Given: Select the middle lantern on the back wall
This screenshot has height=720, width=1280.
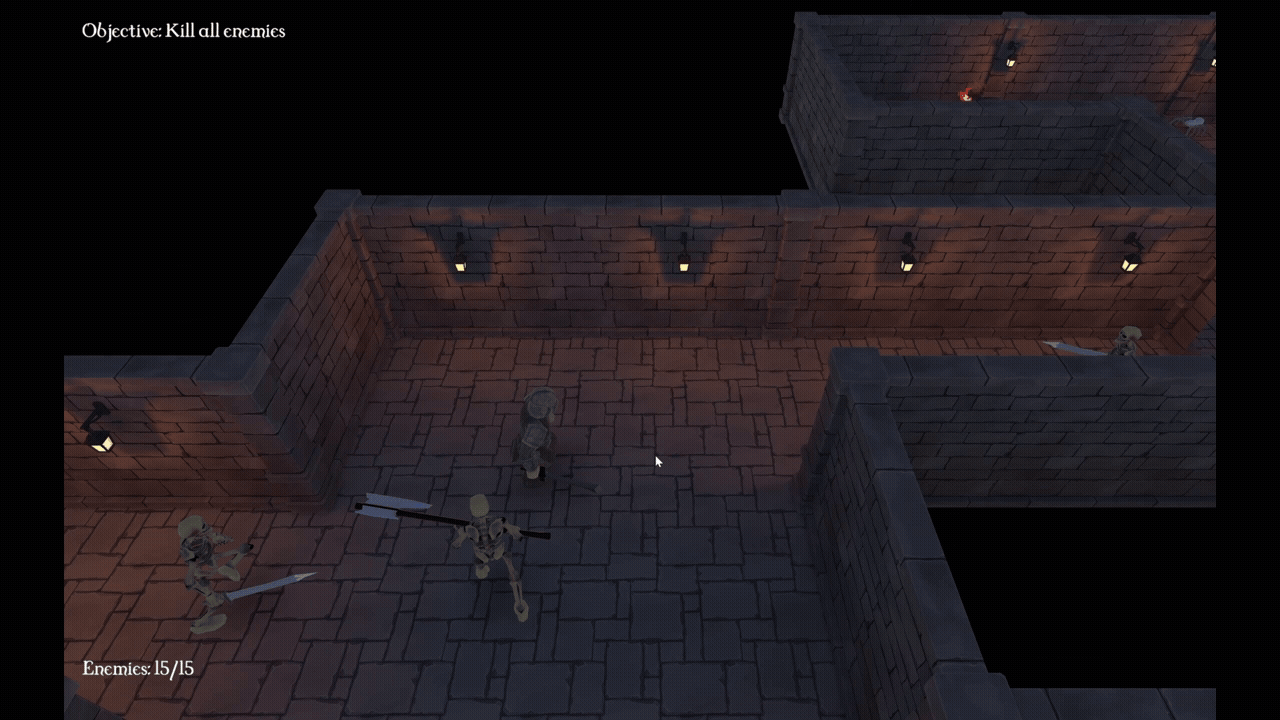Looking at the screenshot, I should [683, 264].
